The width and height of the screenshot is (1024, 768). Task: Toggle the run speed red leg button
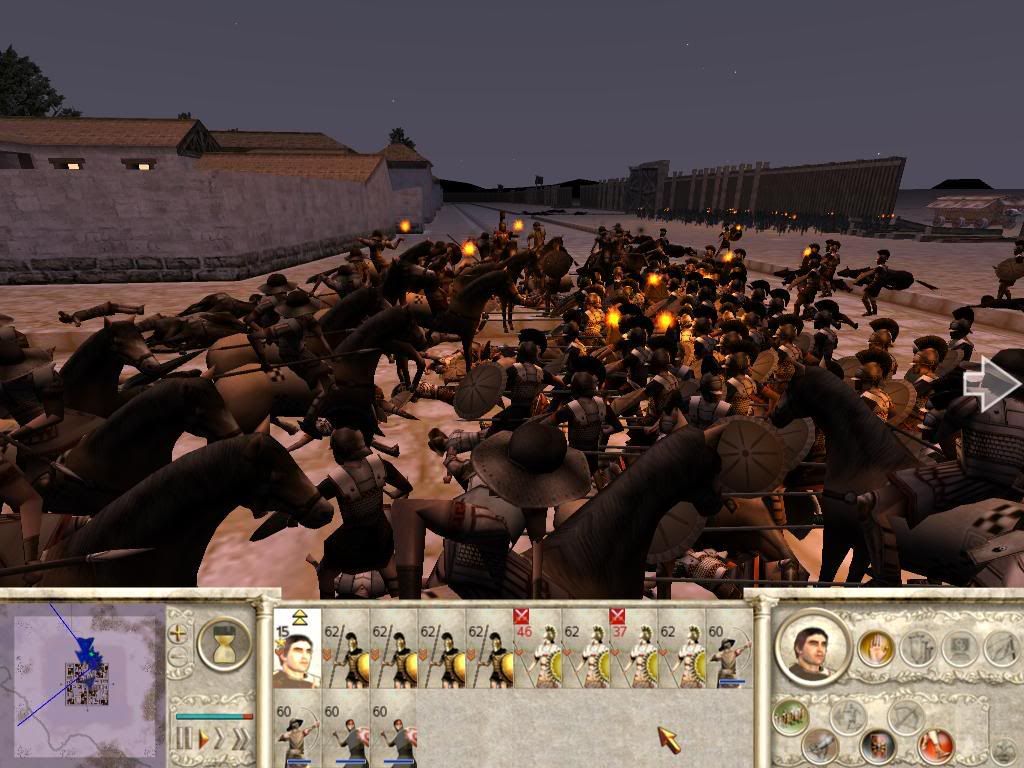click(936, 745)
